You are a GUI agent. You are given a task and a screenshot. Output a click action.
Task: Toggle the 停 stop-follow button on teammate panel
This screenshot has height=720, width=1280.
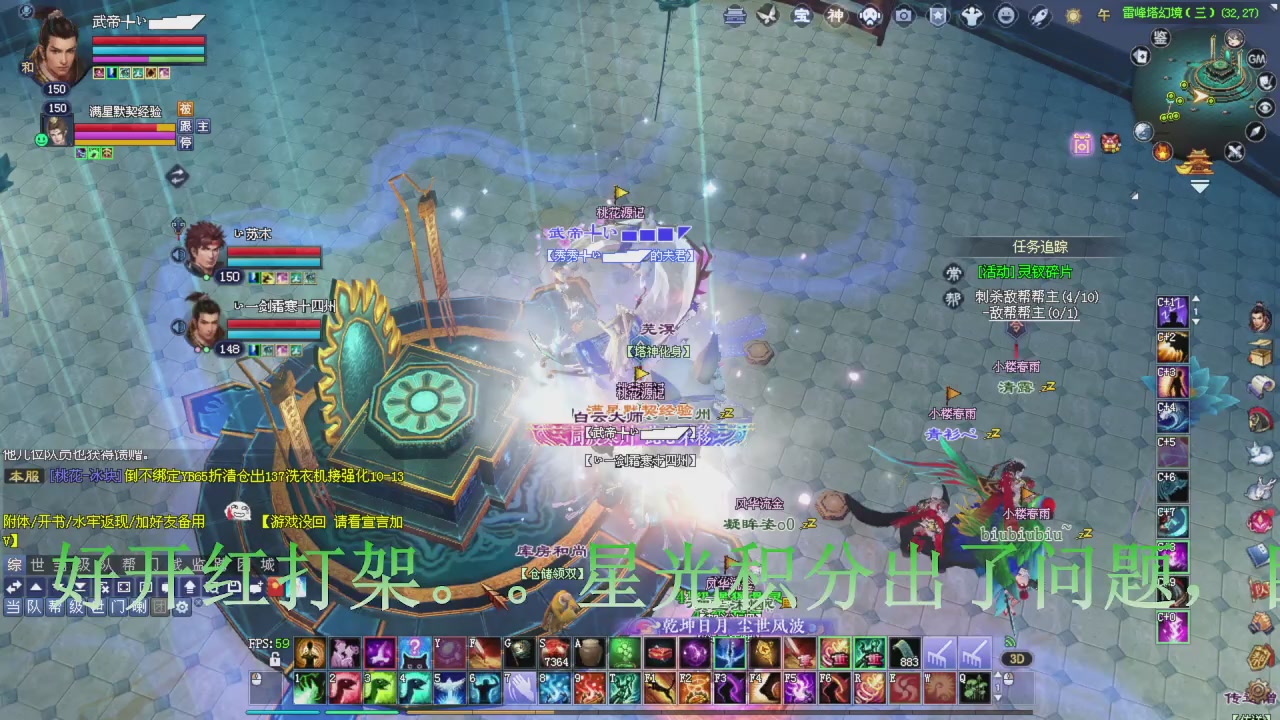pos(186,143)
